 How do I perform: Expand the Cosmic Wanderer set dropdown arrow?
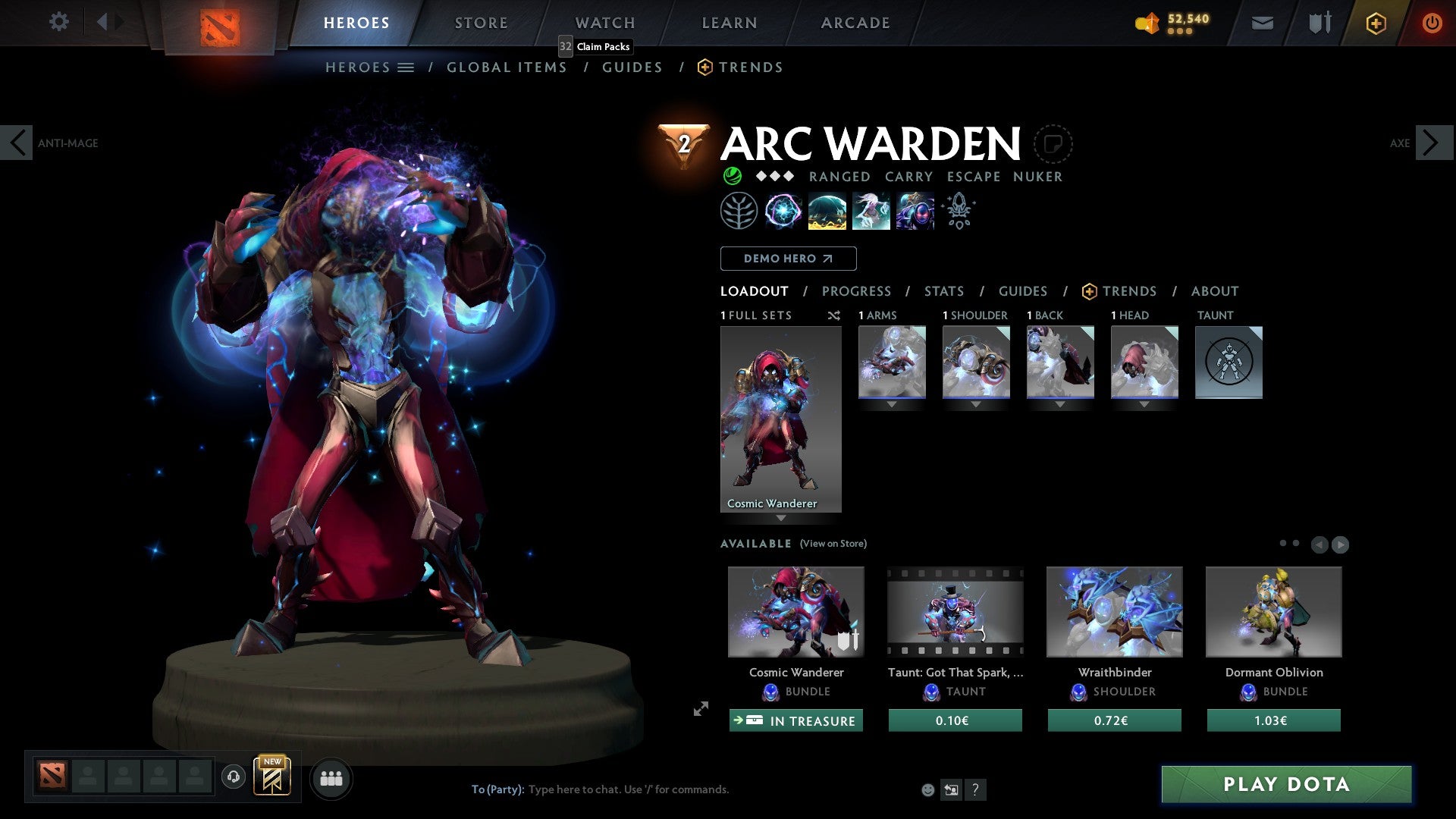point(781,519)
